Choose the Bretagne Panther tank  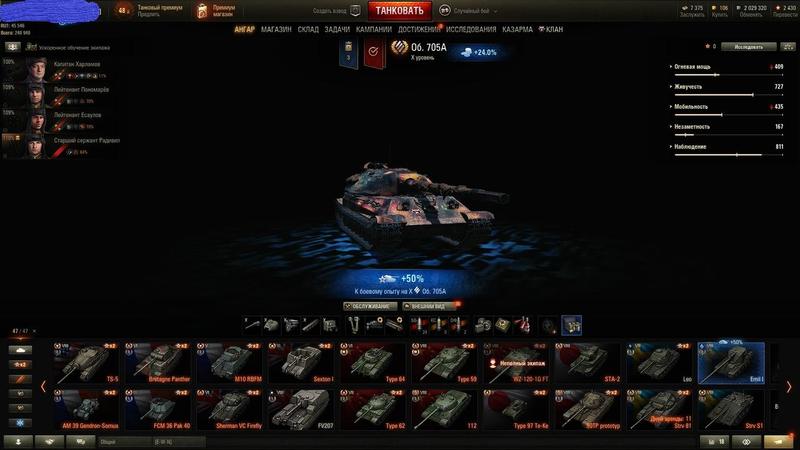click(x=160, y=363)
